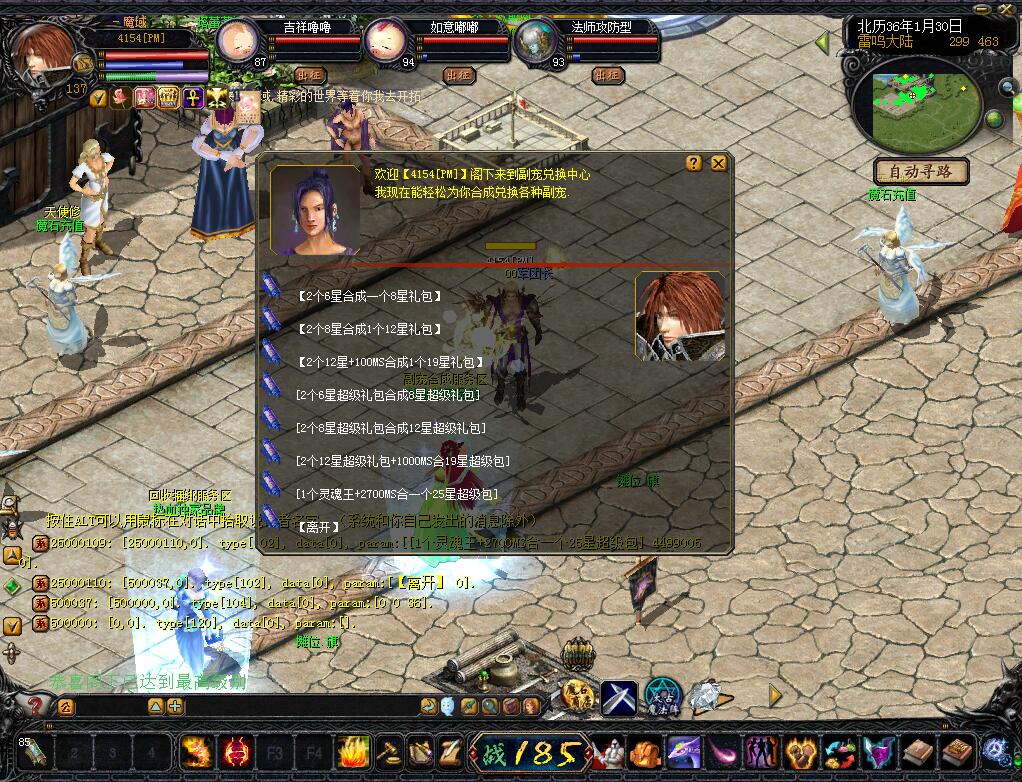Click 出征 button under 如意嘟嘟 pet
The width and height of the screenshot is (1022, 782).
click(x=459, y=75)
